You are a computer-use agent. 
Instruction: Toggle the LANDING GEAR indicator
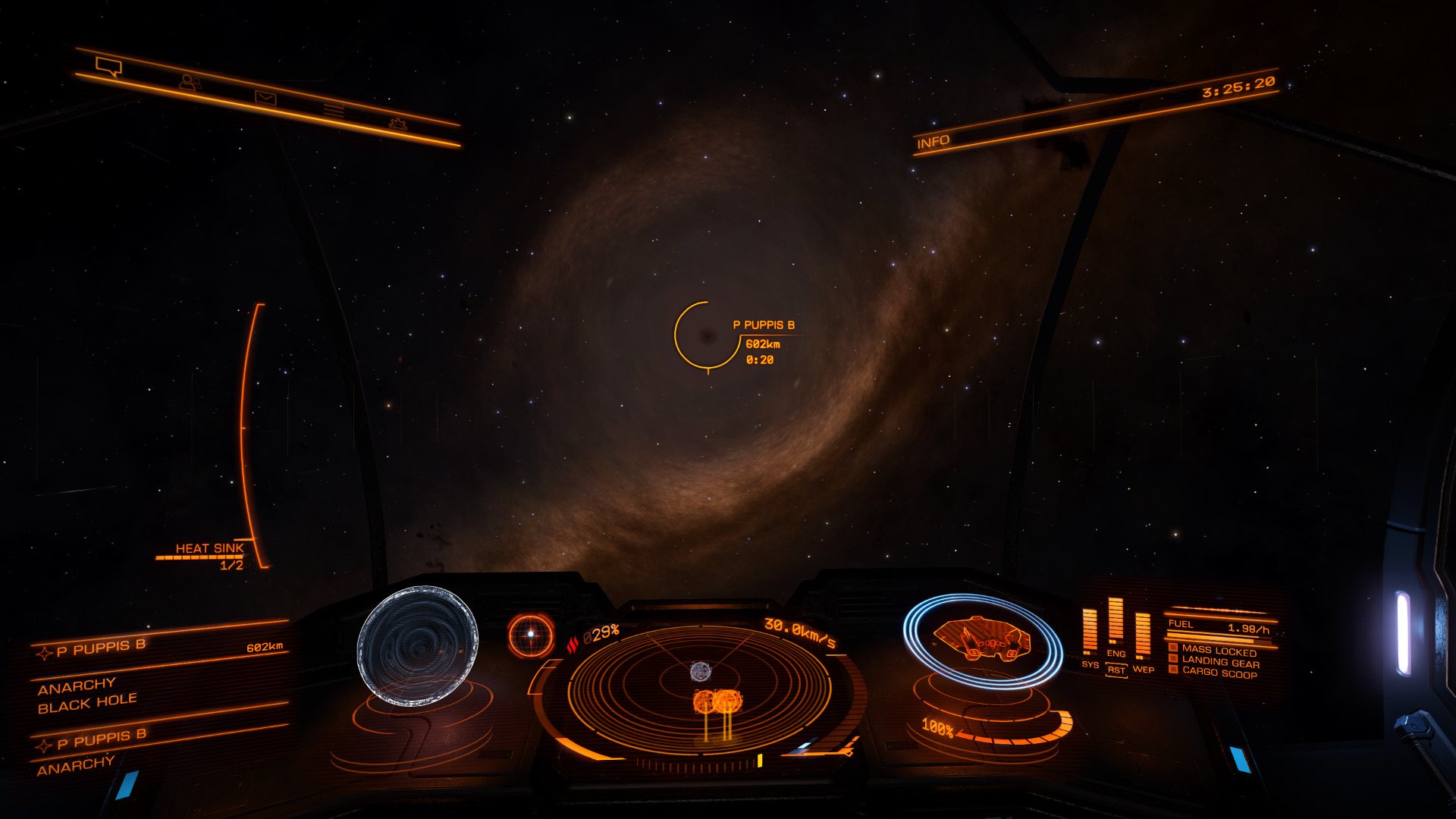point(1219,662)
